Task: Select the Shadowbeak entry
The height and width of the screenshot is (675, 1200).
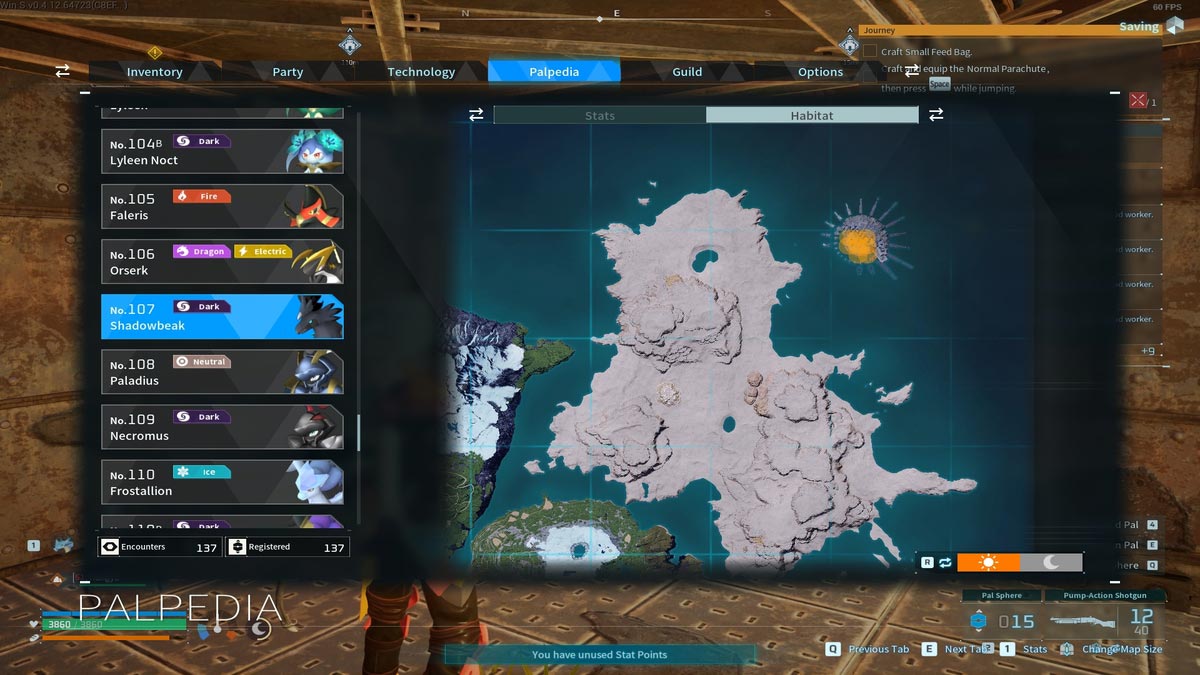Action: click(222, 316)
